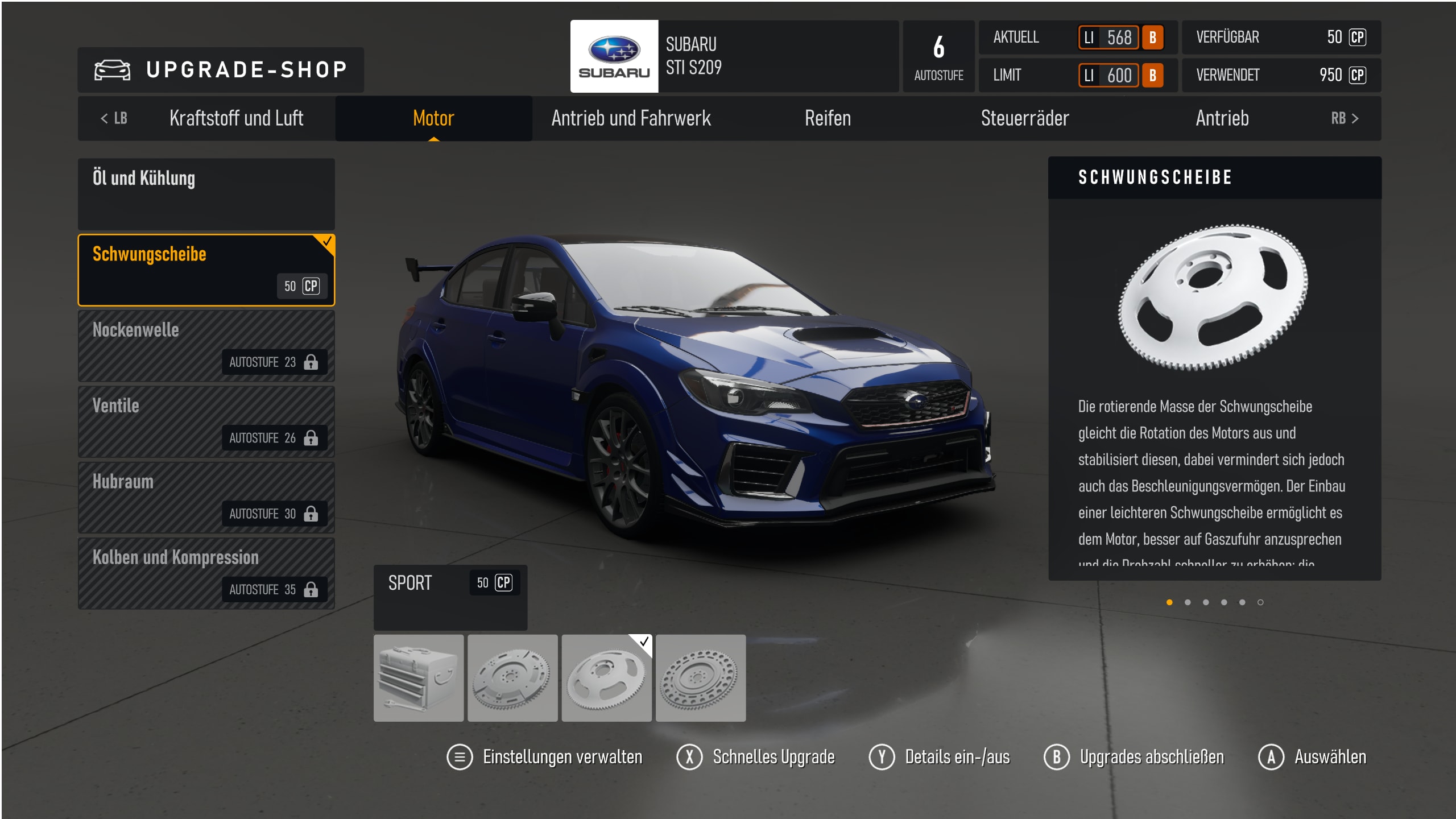Switch to the Reifen tab

coord(828,118)
